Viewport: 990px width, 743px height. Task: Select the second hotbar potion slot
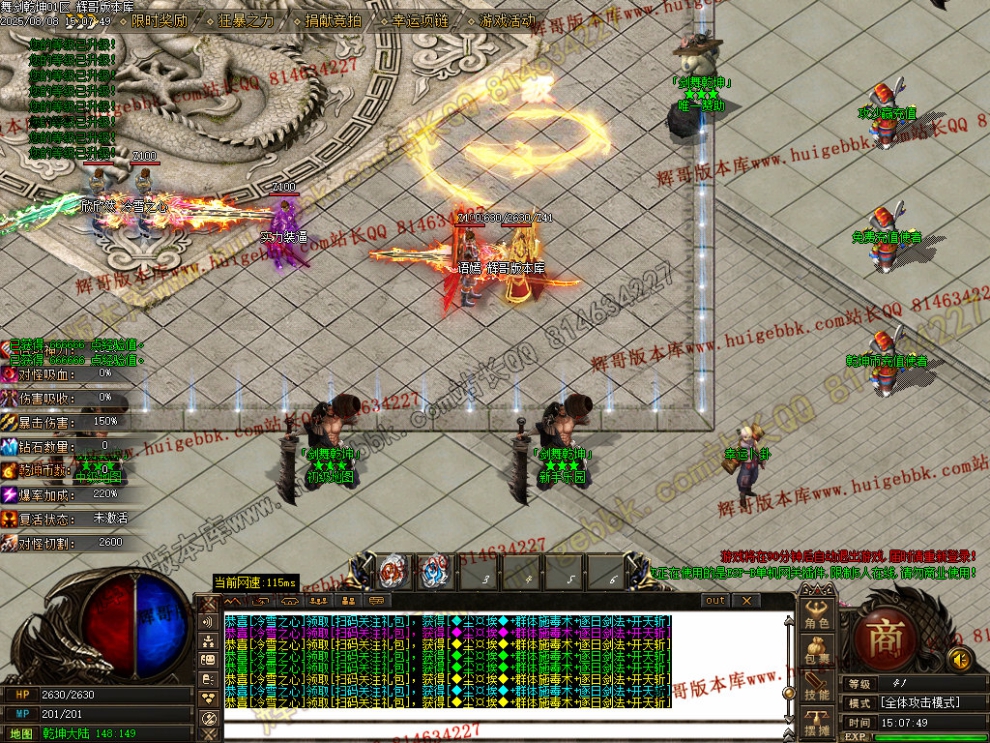point(433,573)
